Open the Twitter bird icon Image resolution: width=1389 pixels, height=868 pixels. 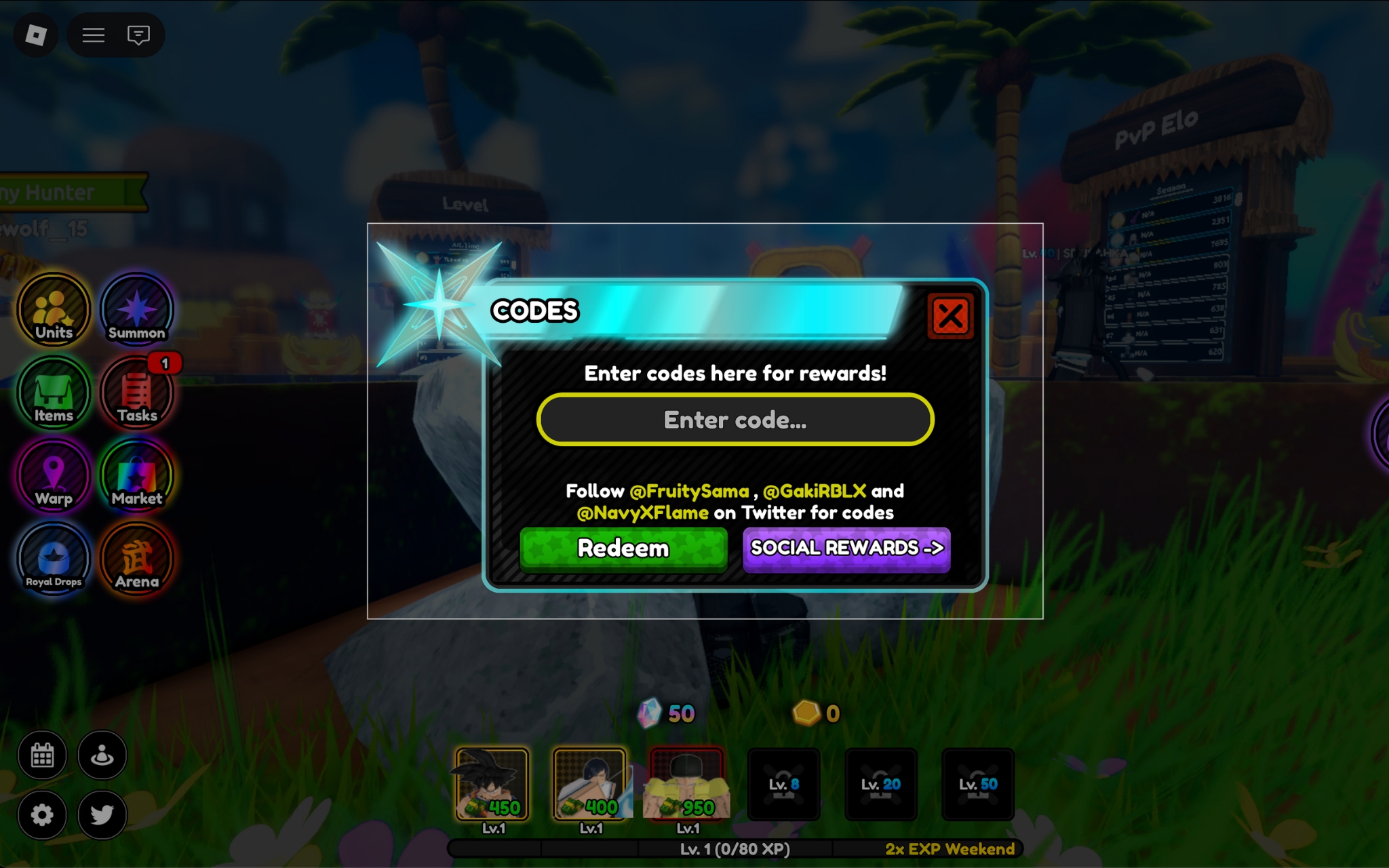click(x=102, y=814)
